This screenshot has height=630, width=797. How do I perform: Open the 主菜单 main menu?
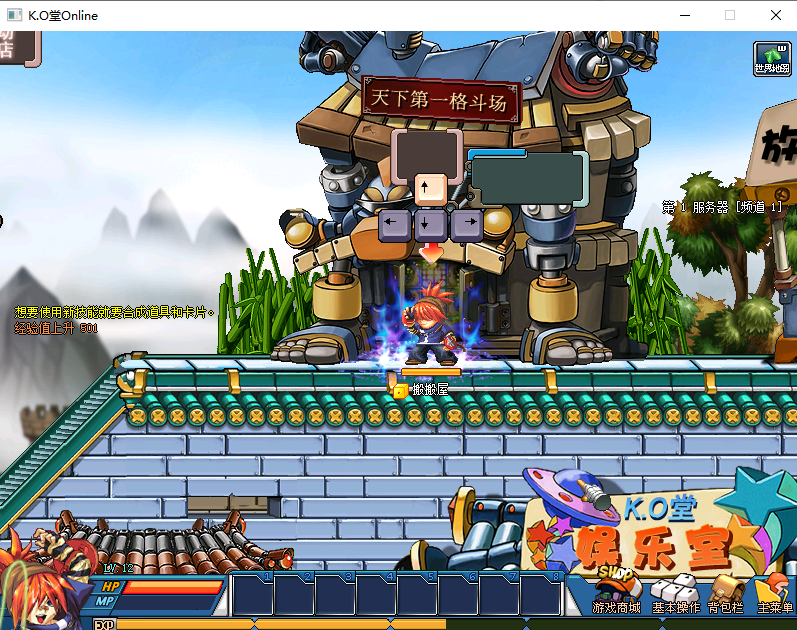[774, 594]
